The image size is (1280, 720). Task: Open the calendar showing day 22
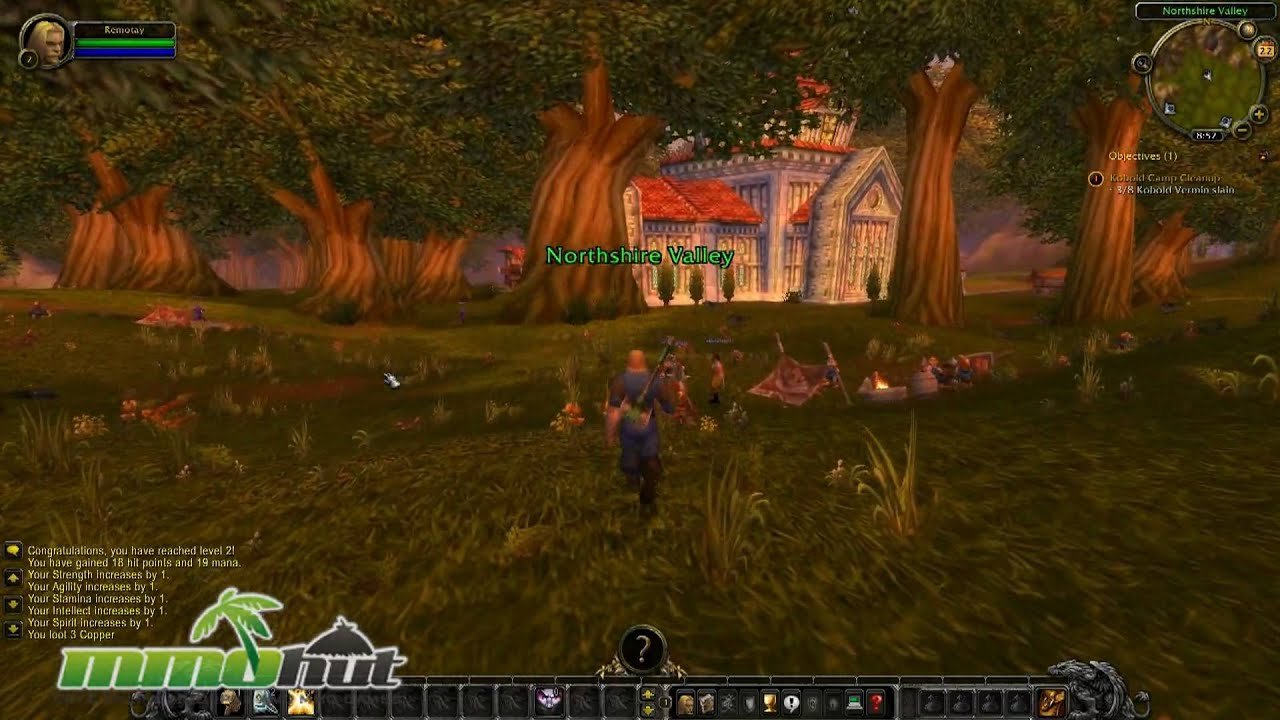(x=1264, y=47)
